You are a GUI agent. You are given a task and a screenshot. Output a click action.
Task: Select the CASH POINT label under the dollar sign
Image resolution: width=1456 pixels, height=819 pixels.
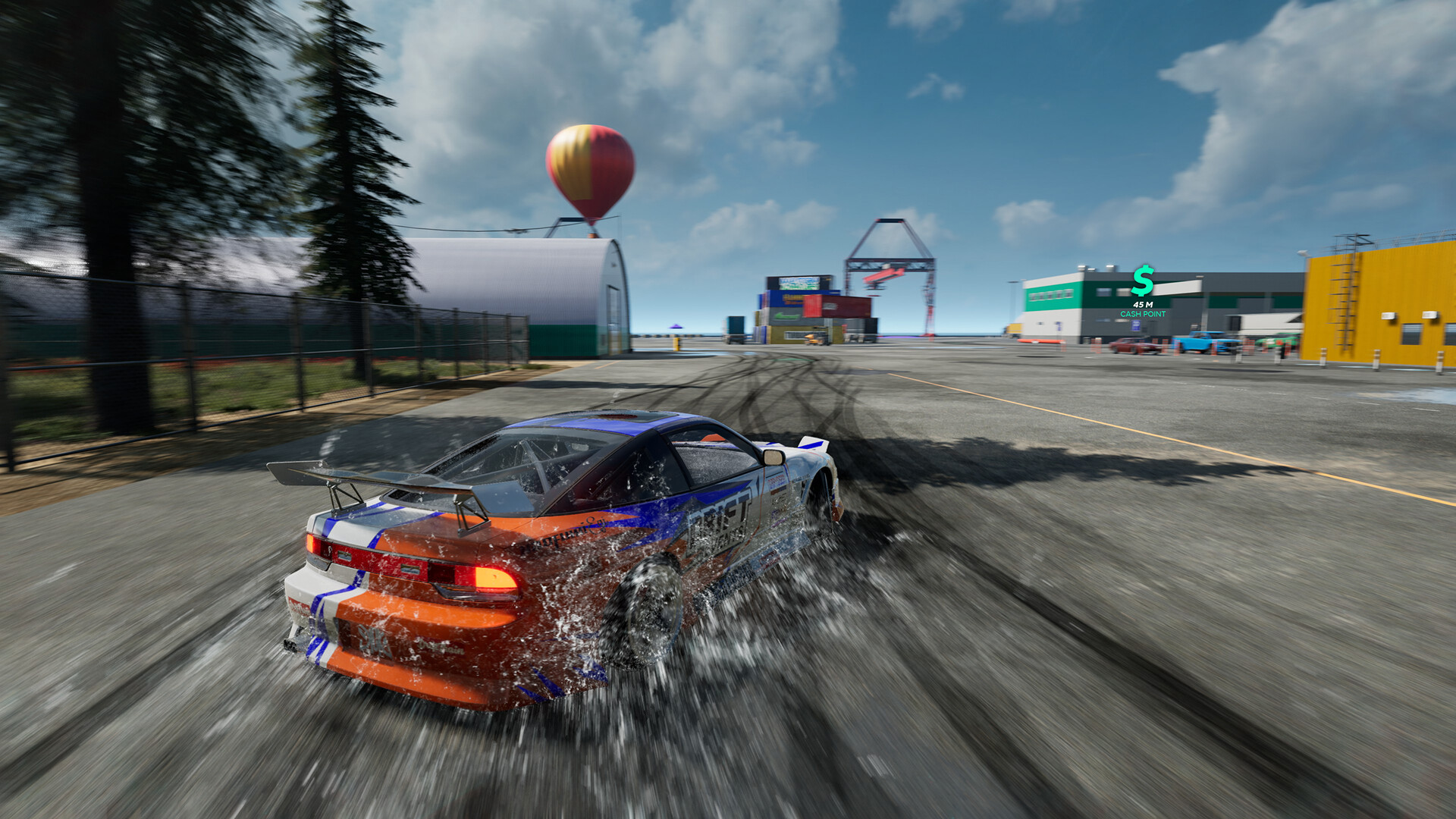pyautogui.click(x=1143, y=314)
